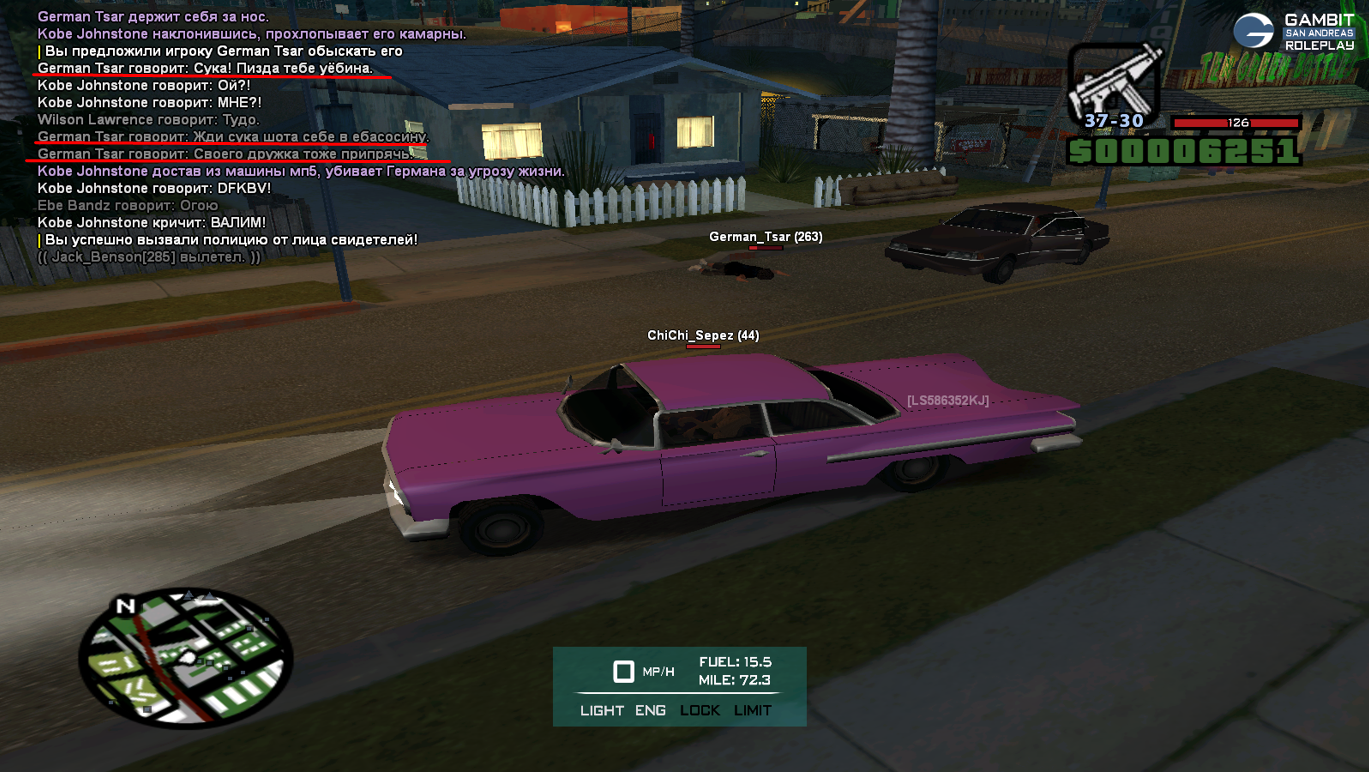Toggle the ENG engine indicator
Screen dimensions: 1369x772
[650, 711]
